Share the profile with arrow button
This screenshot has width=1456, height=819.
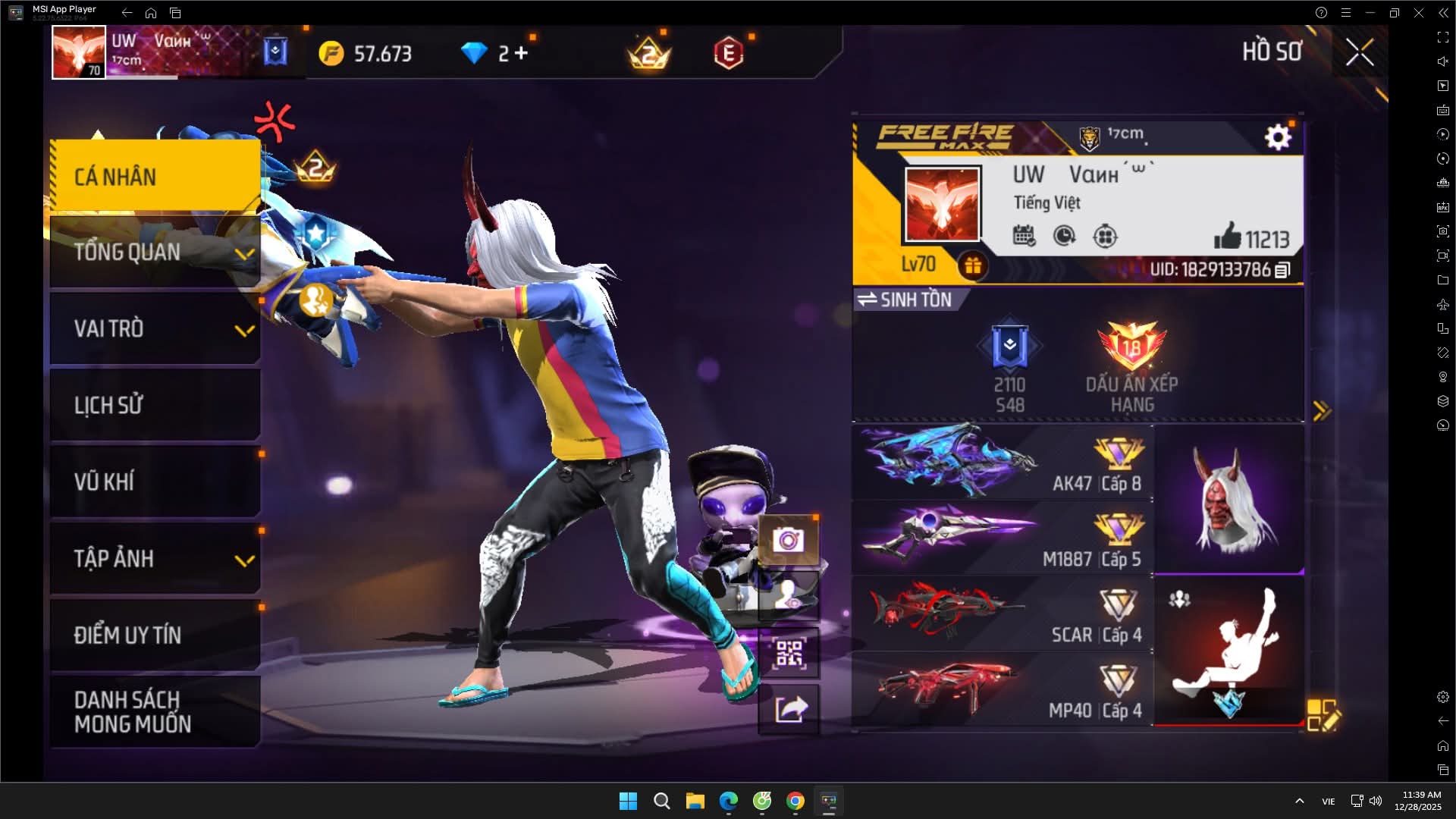pyautogui.click(x=789, y=710)
